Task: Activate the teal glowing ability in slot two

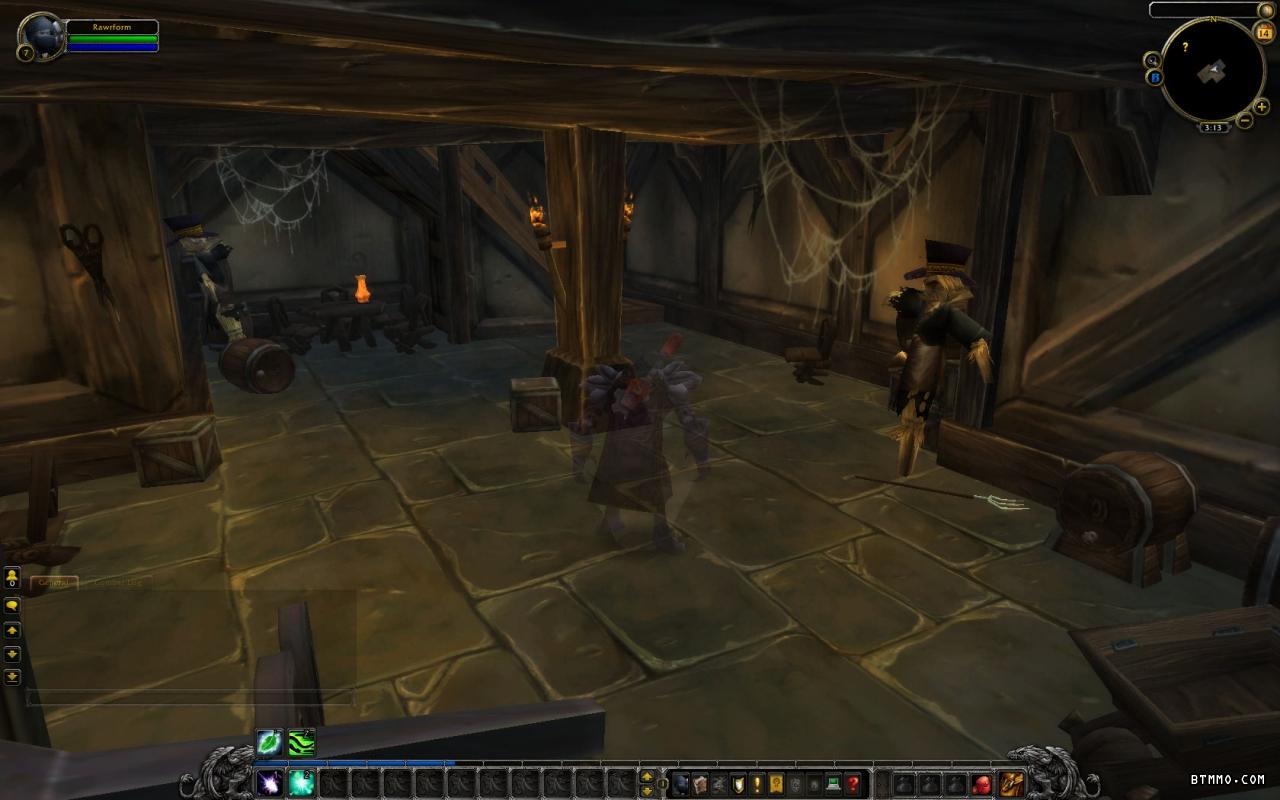Action: click(x=302, y=783)
